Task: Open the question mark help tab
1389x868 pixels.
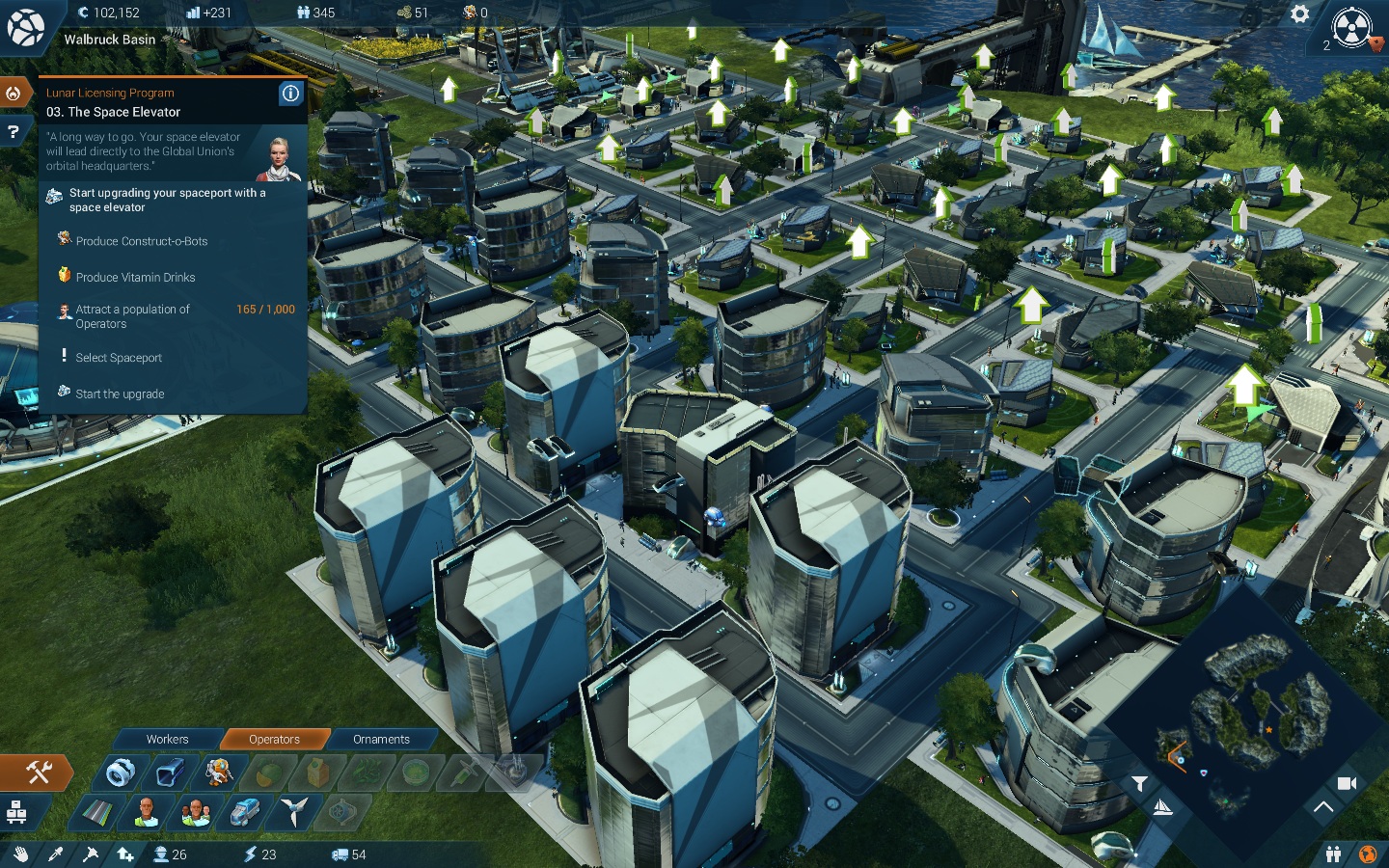Action: pos(14,131)
